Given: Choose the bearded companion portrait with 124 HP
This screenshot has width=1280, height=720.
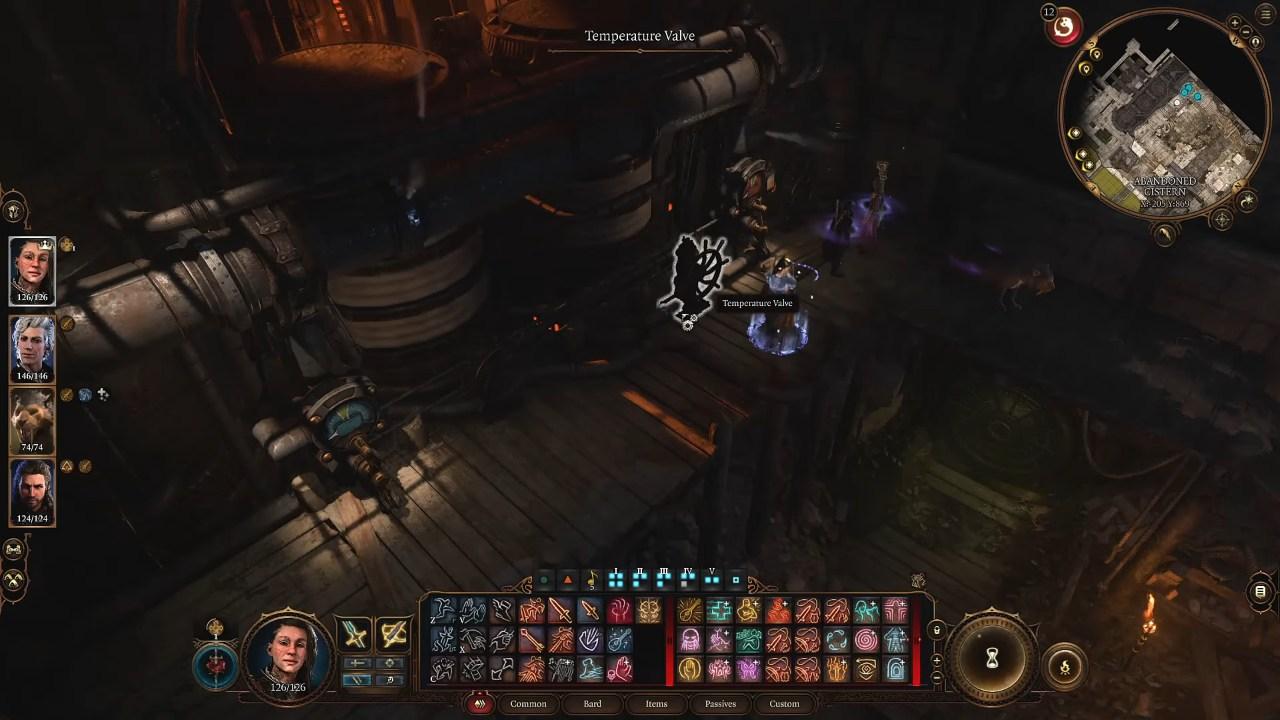Looking at the screenshot, I should (x=32, y=490).
